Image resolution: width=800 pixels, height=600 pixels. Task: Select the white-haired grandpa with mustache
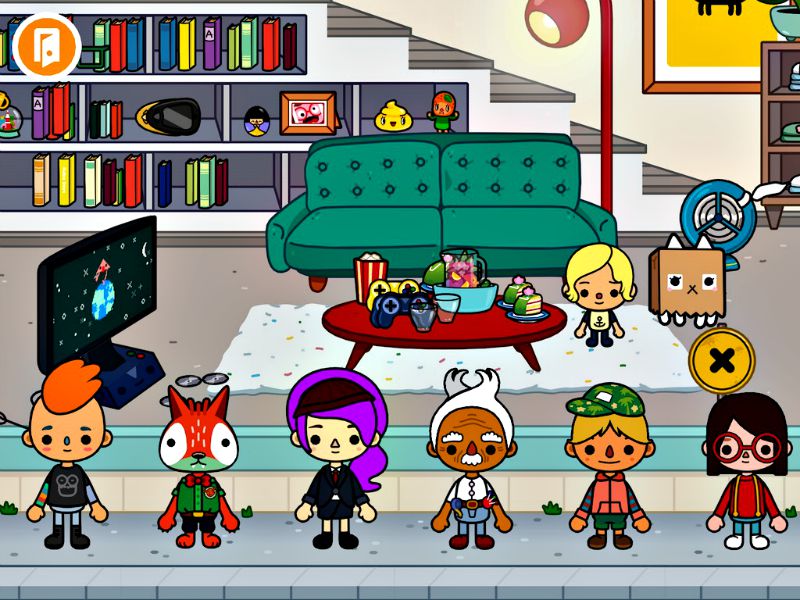pyautogui.click(x=468, y=462)
